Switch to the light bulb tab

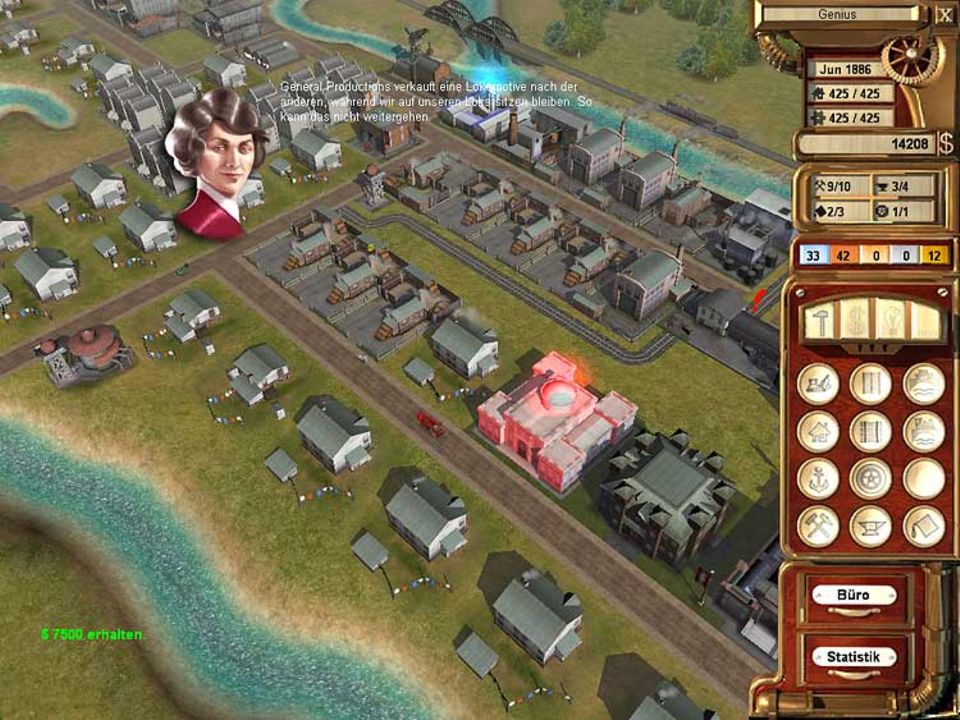click(889, 320)
